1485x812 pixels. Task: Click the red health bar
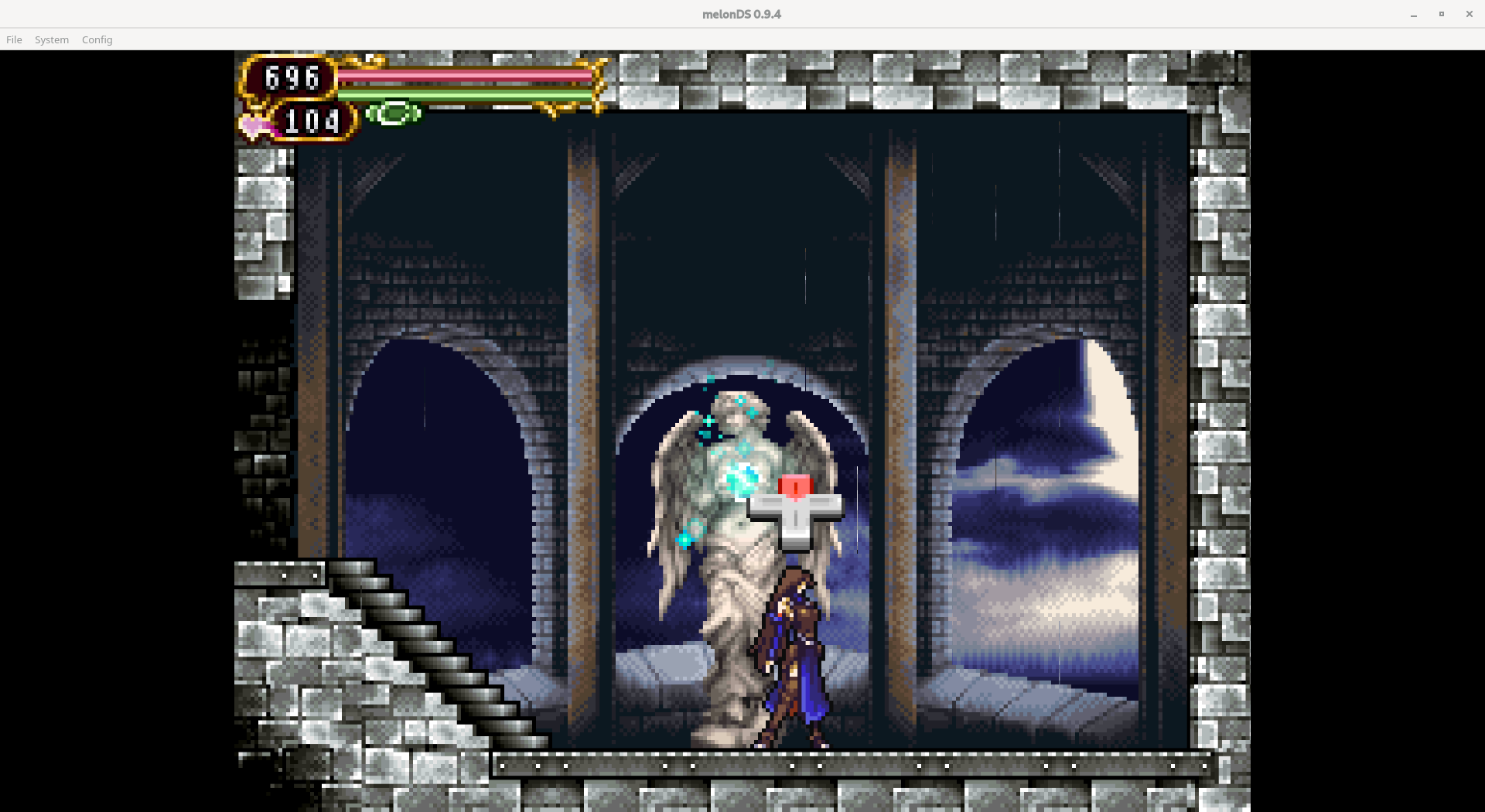pyautogui.click(x=464, y=75)
